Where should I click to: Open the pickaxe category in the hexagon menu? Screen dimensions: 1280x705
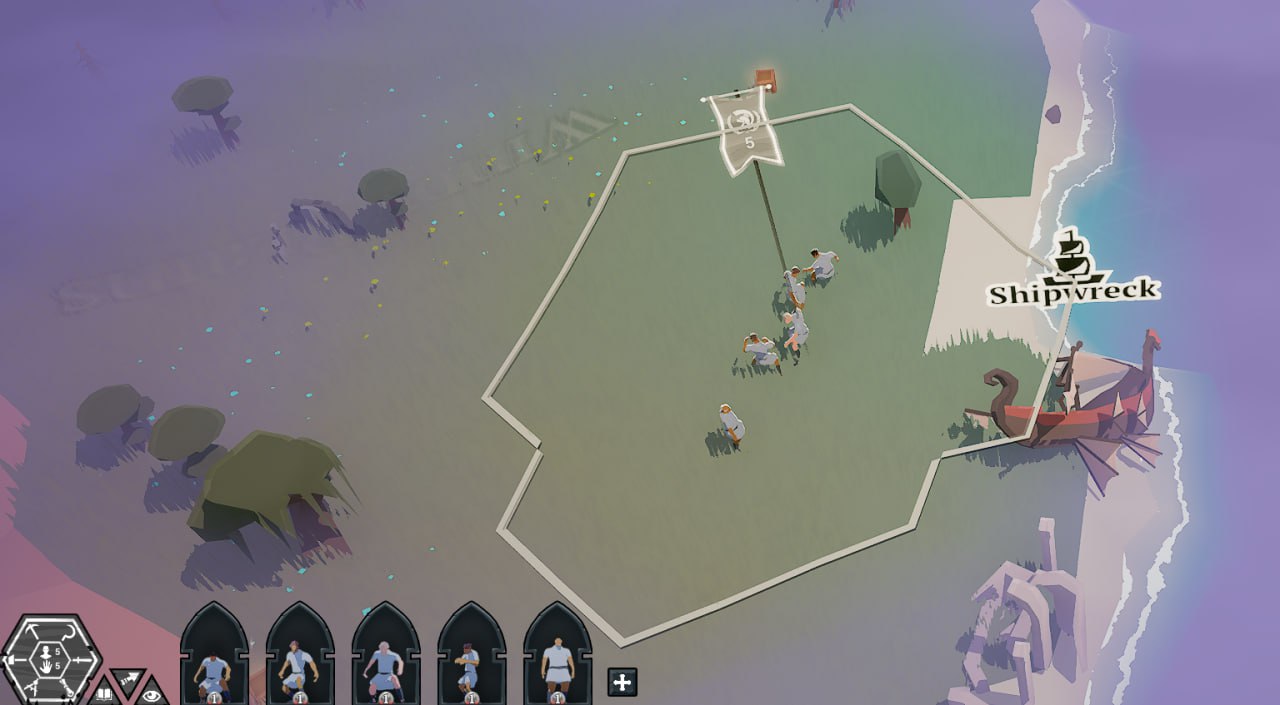[x=32, y=630]
